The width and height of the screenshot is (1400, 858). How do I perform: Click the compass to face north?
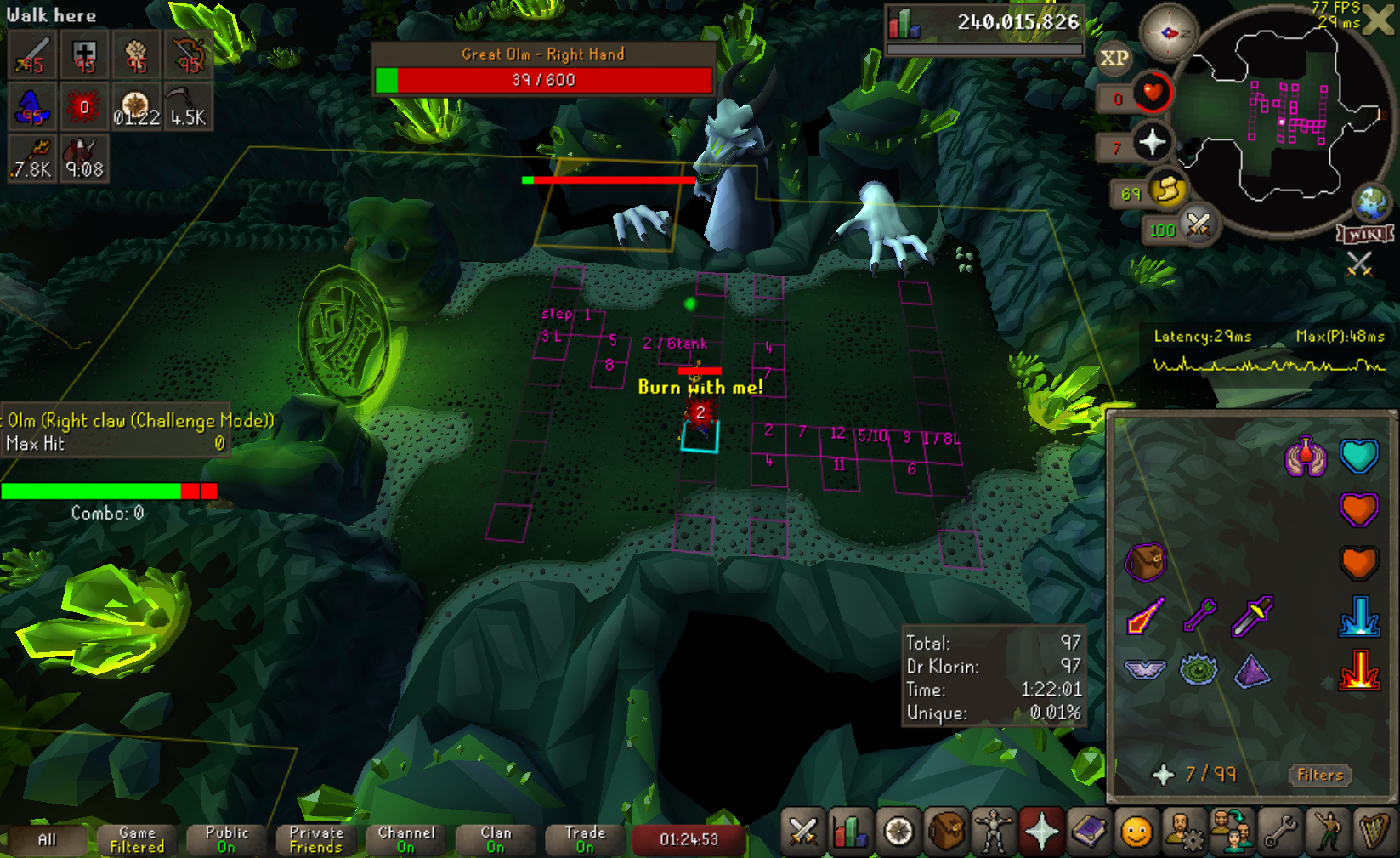[1169, 32]
